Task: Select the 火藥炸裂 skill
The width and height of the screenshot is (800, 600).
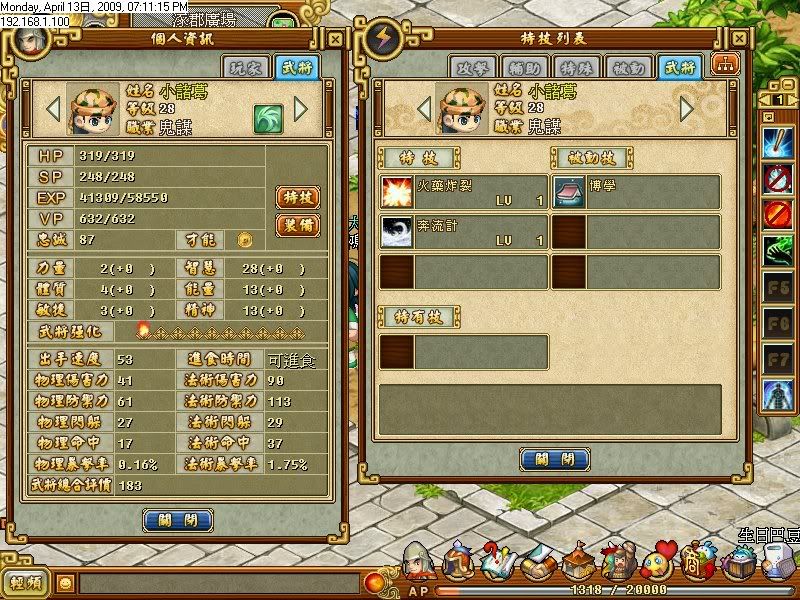Action: pyautogui.click(x=464, y=192)
